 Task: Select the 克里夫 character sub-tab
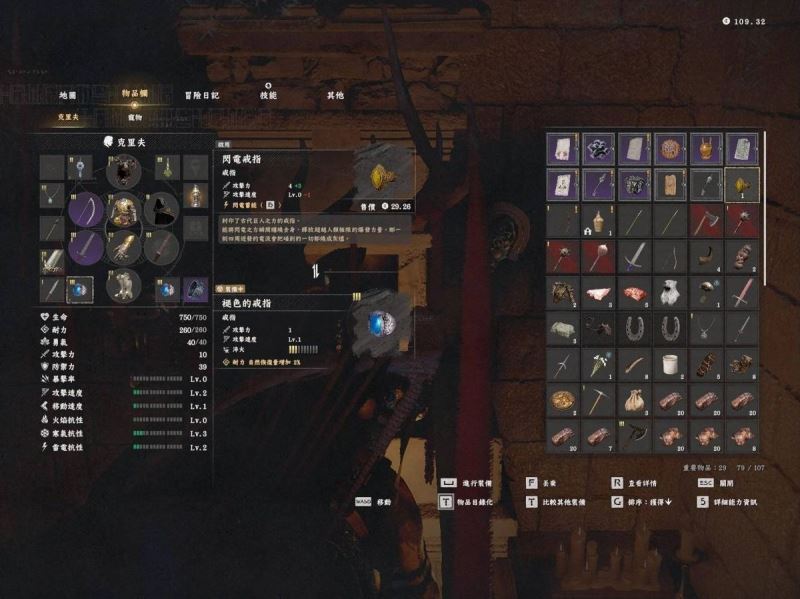67,116
